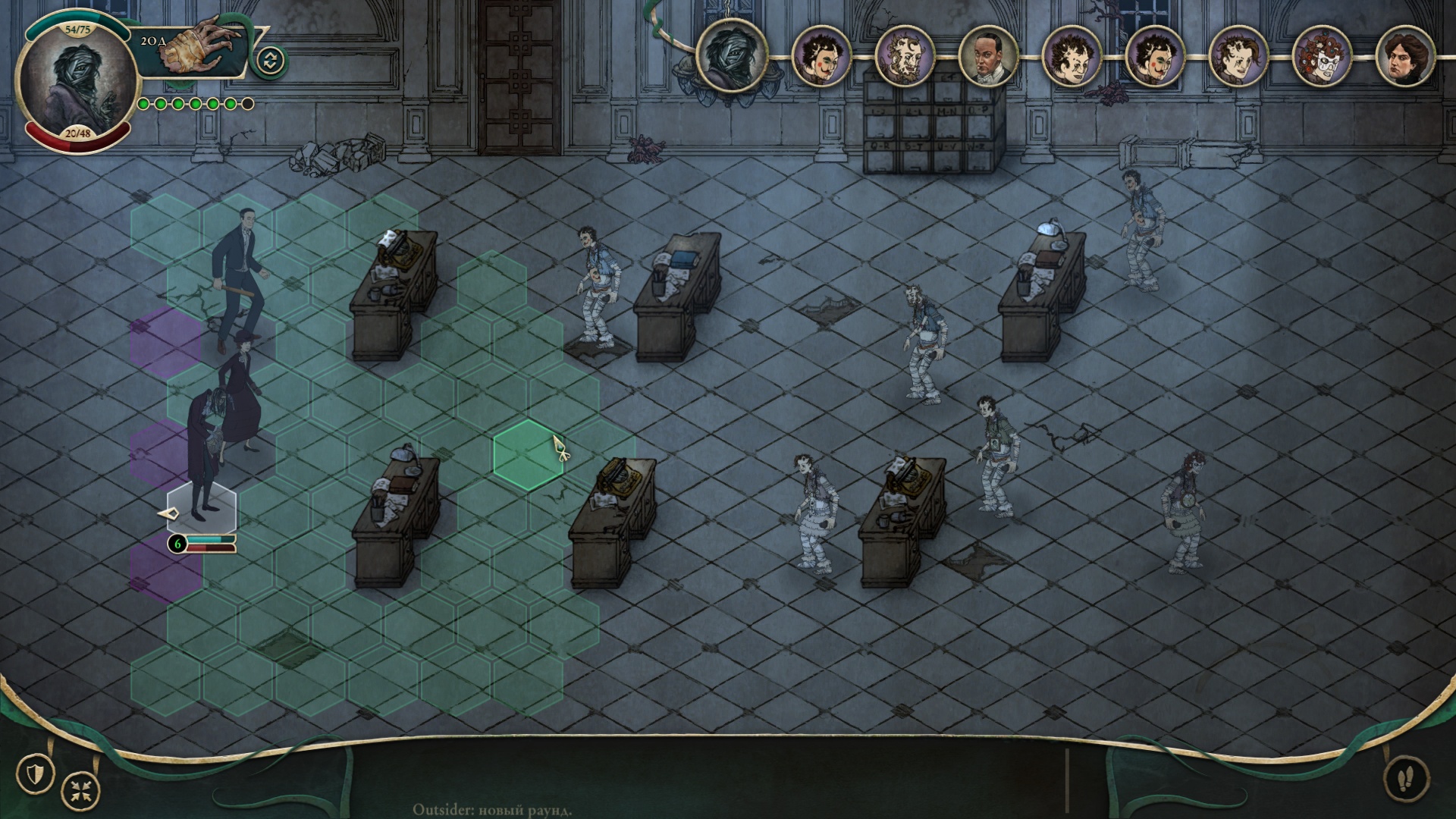
Task: Select the bandaged Outsider in turn order
Action: (x=732, y=55)
